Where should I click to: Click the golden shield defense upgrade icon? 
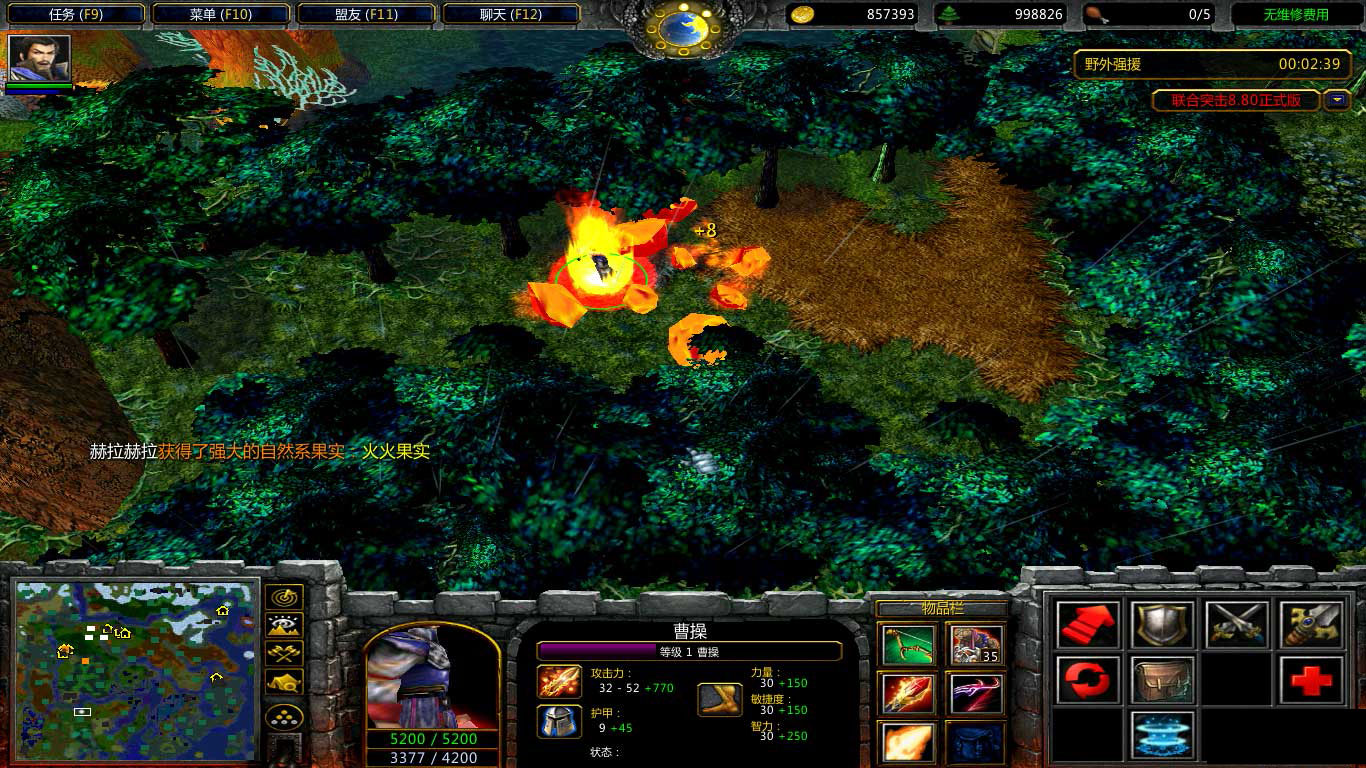point(1162,625)
